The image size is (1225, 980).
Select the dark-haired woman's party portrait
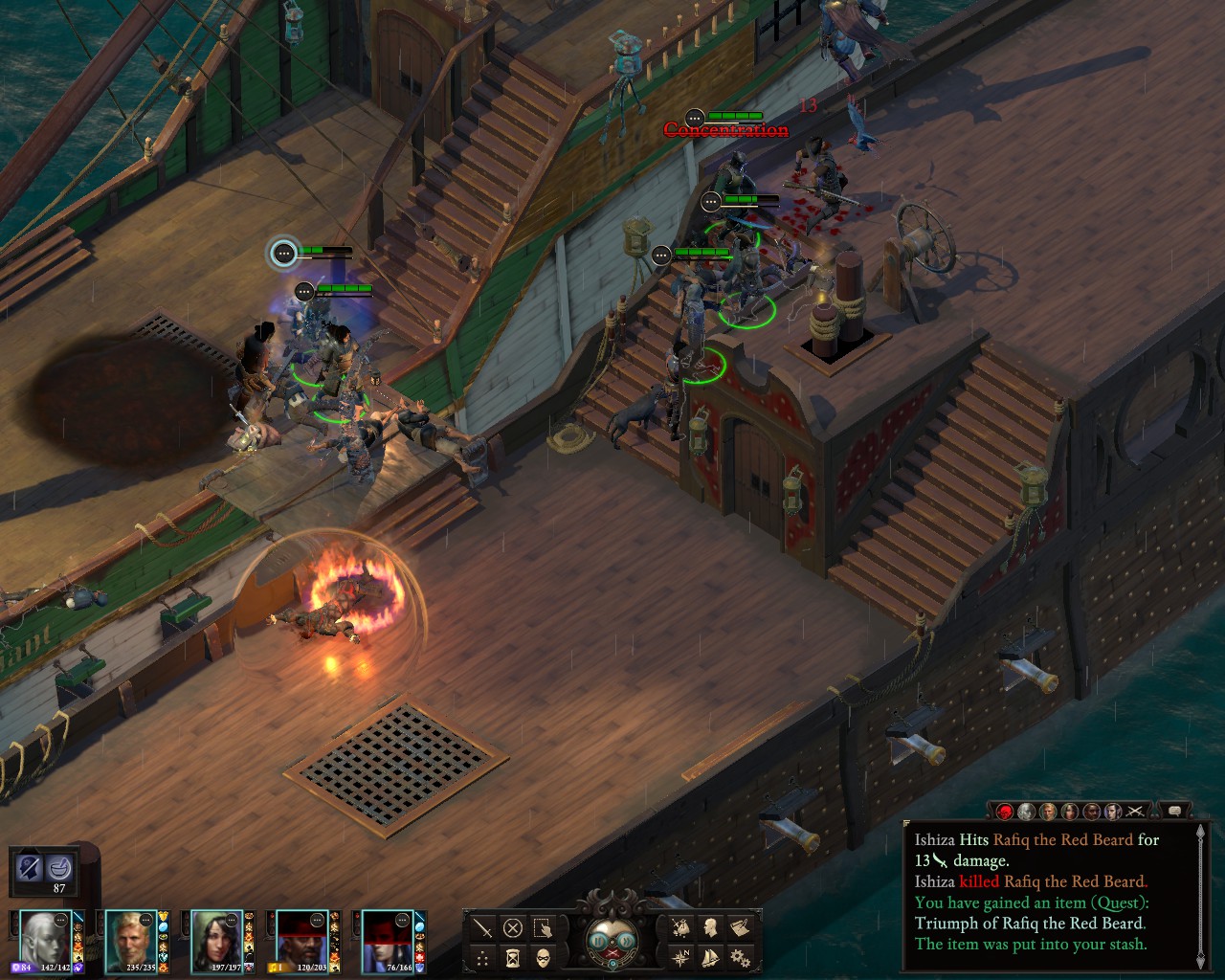point(215,939)
